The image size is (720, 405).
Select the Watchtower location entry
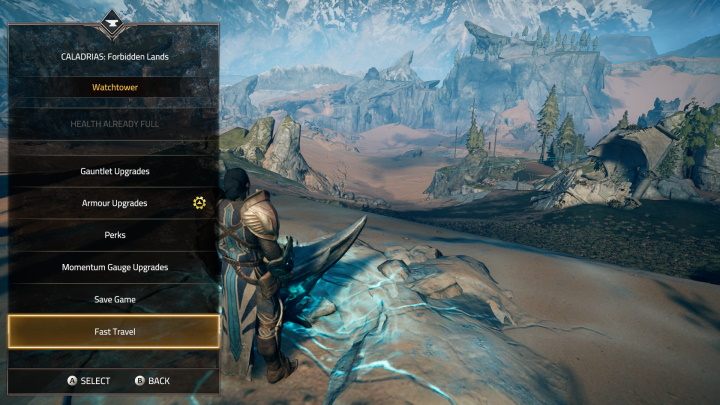[114, 88]
